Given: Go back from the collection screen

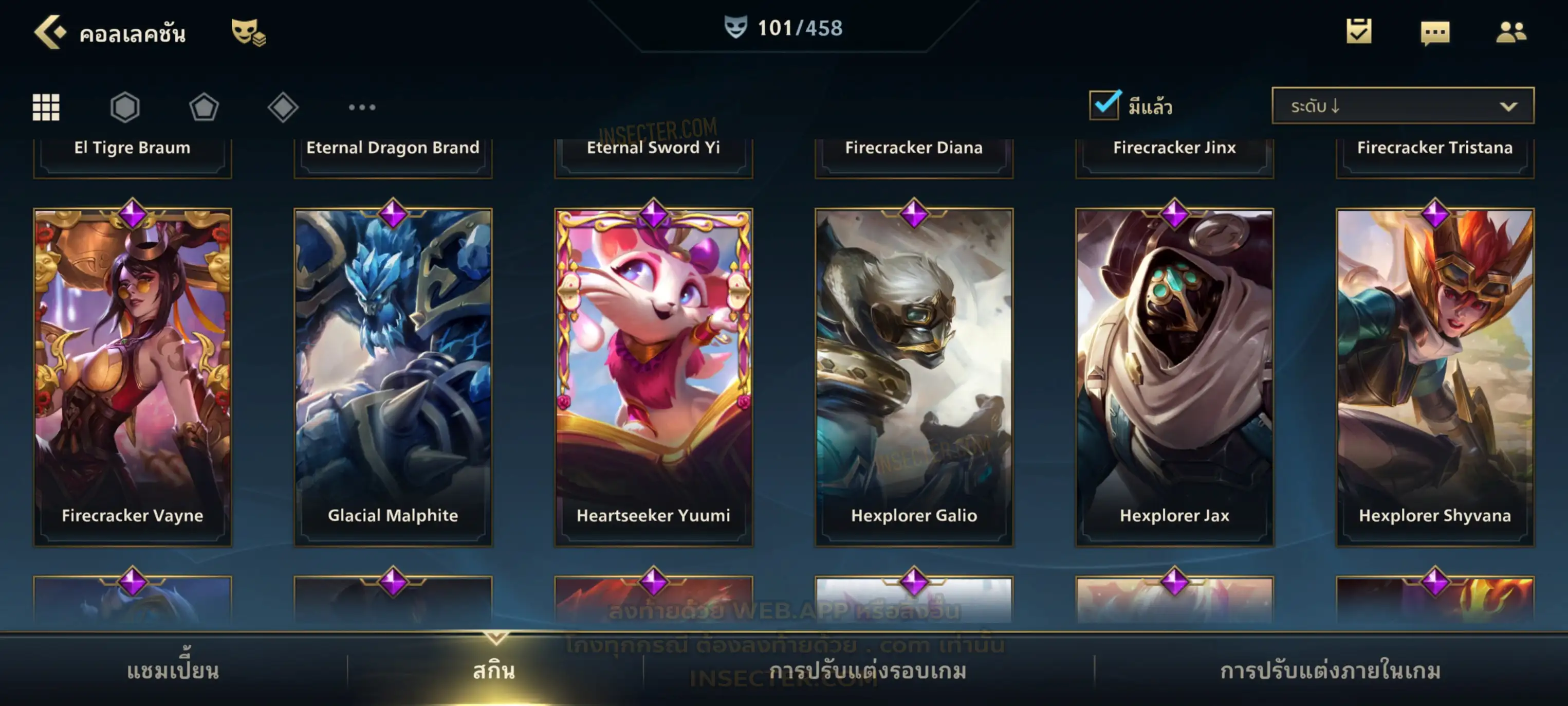Looking at the screenshot, I should click(49, 32).
